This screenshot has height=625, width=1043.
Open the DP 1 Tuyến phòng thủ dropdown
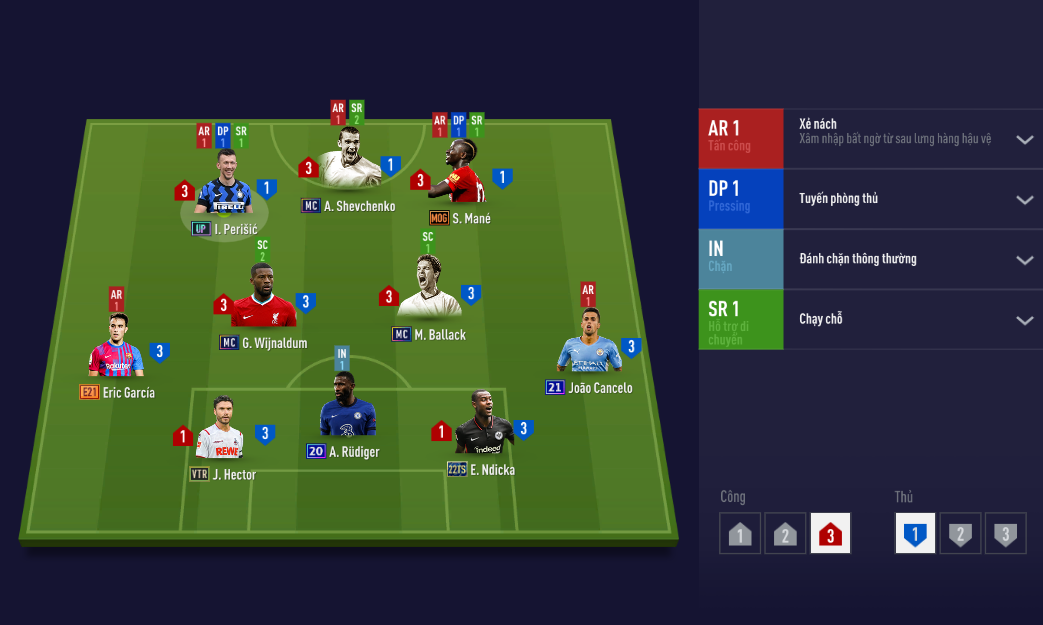(1024, 200)
